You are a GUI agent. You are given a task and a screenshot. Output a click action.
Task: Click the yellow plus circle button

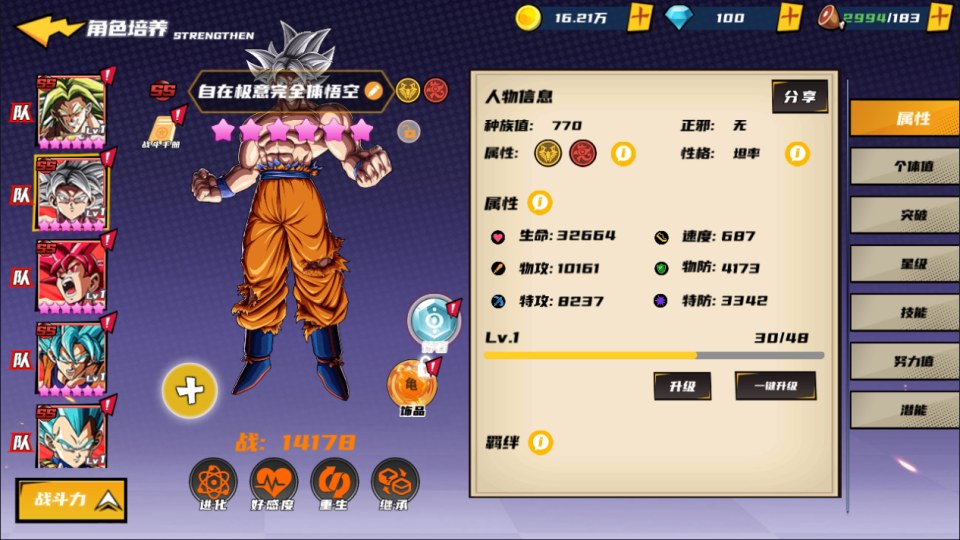tap(189, 390)
